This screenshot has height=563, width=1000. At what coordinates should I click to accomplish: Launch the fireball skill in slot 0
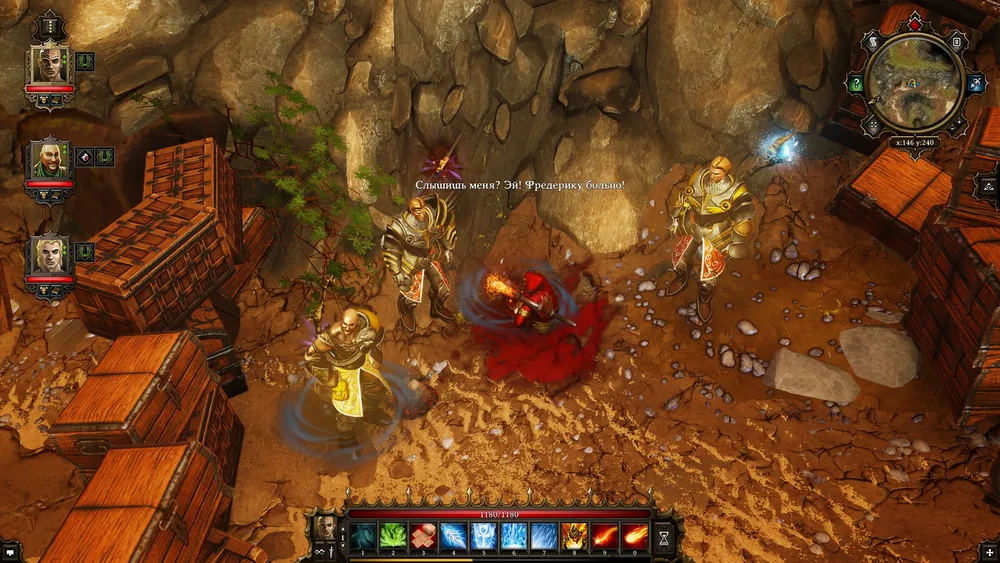click(634, 537)
